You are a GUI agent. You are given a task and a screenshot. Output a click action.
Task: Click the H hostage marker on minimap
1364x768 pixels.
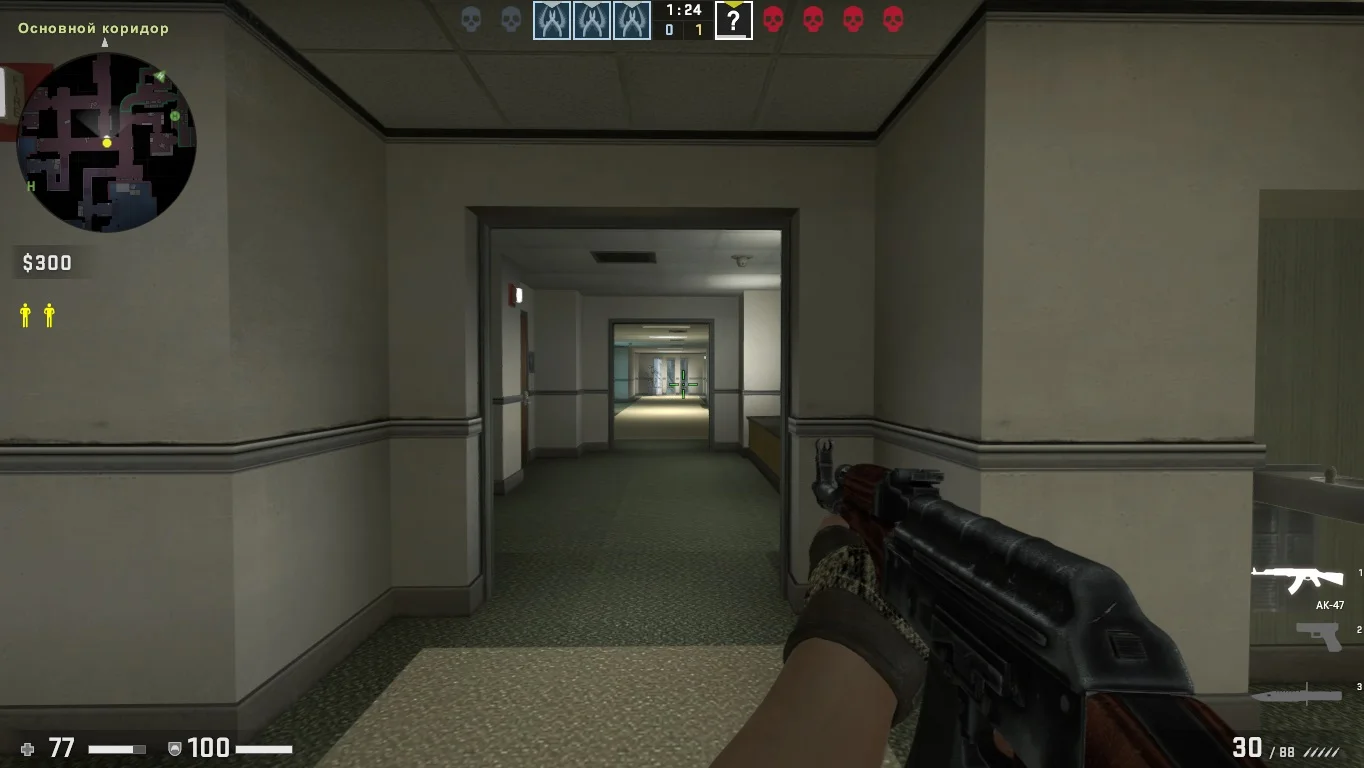point(31,186)
